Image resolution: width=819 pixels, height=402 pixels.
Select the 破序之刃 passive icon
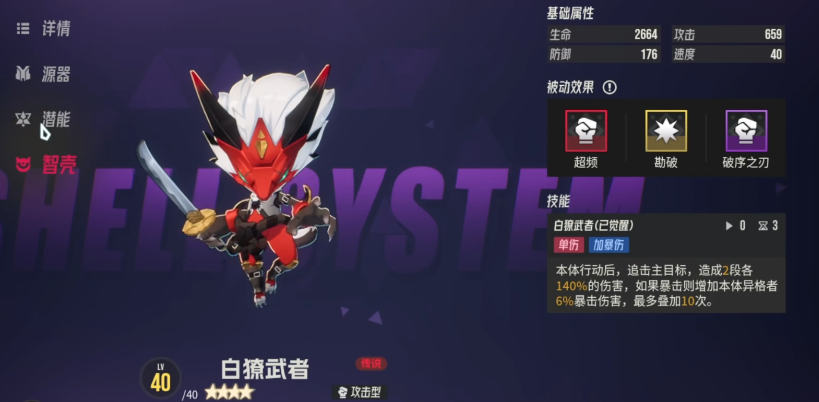746,130
